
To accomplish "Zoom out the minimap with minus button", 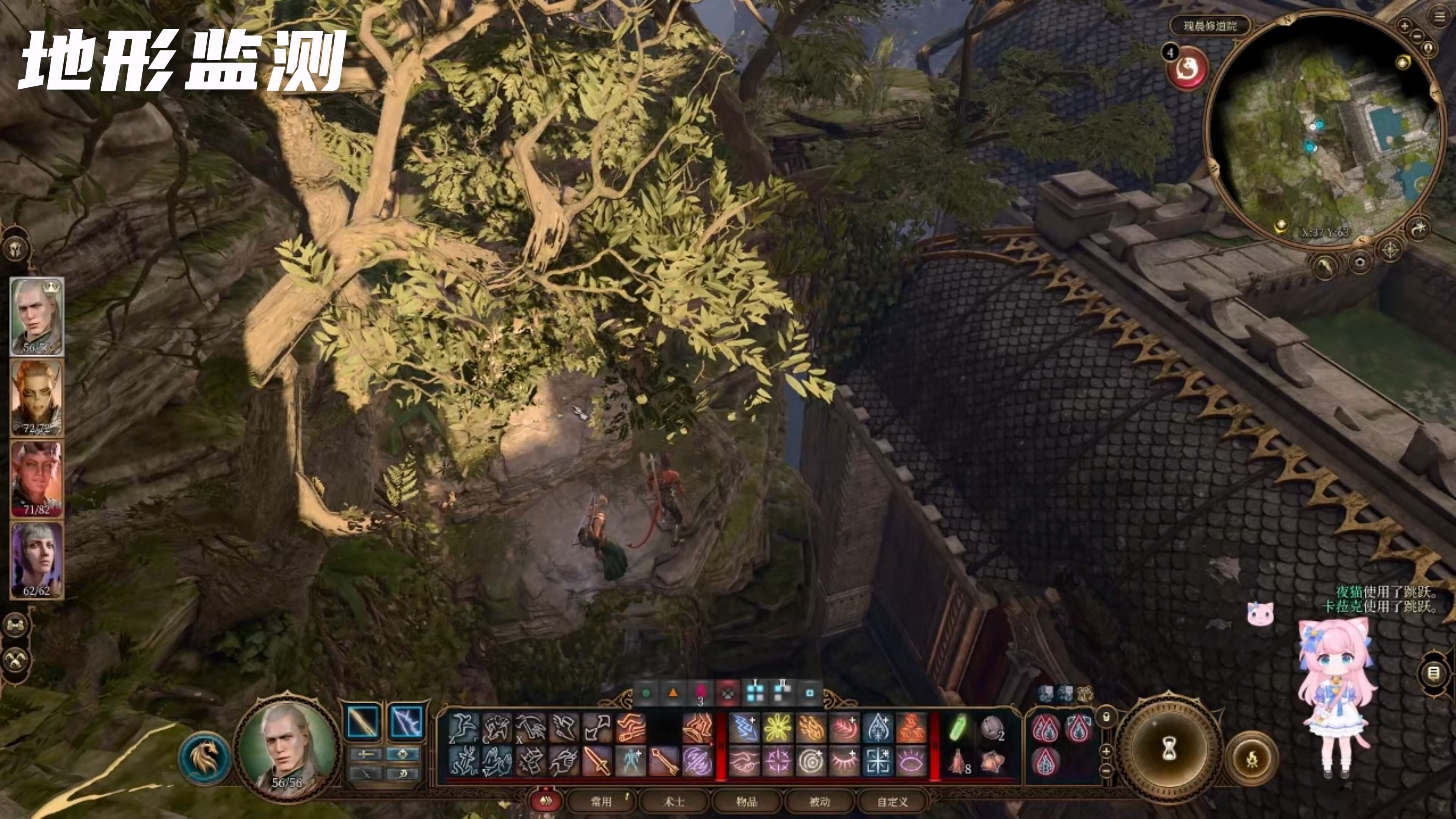I will click(x=1417, y=36).
